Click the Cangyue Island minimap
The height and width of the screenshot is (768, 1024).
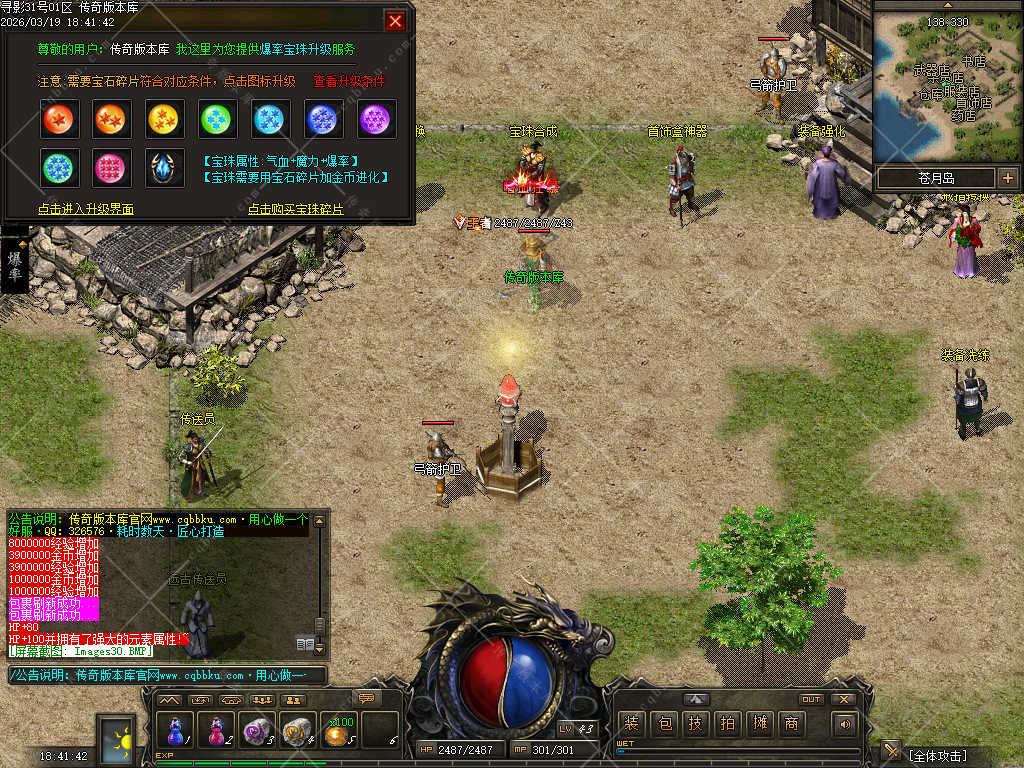tap(948, 85)
